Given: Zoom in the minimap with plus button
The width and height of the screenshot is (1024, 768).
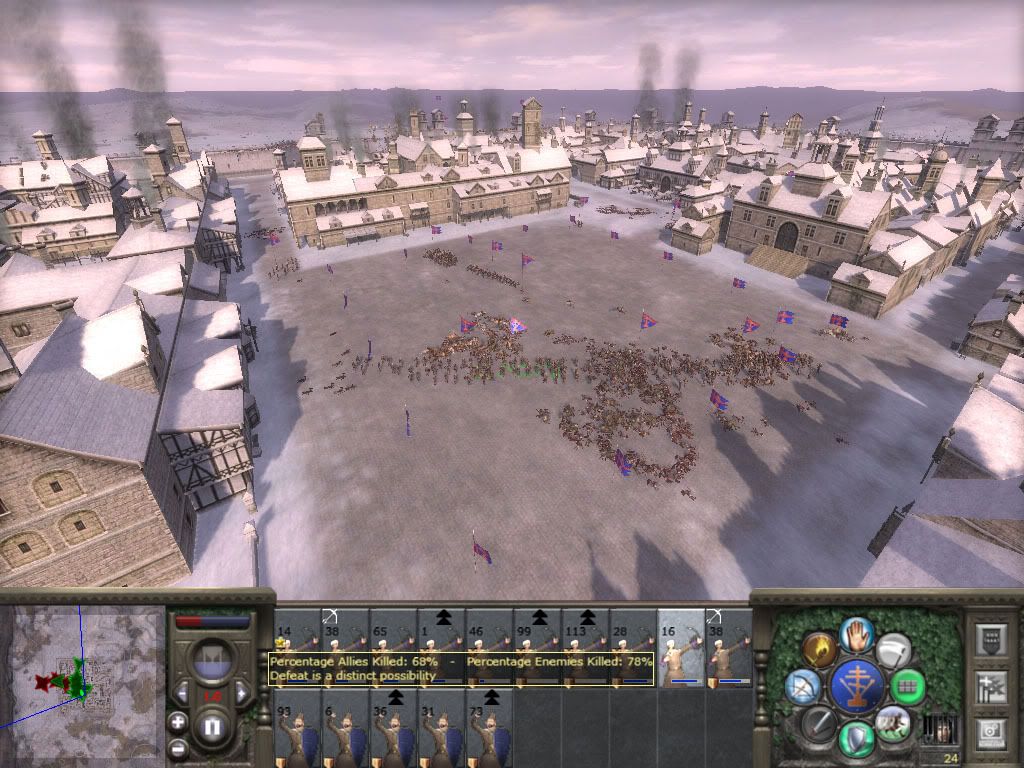Looking at the screenshot, I should pos(178,721).
